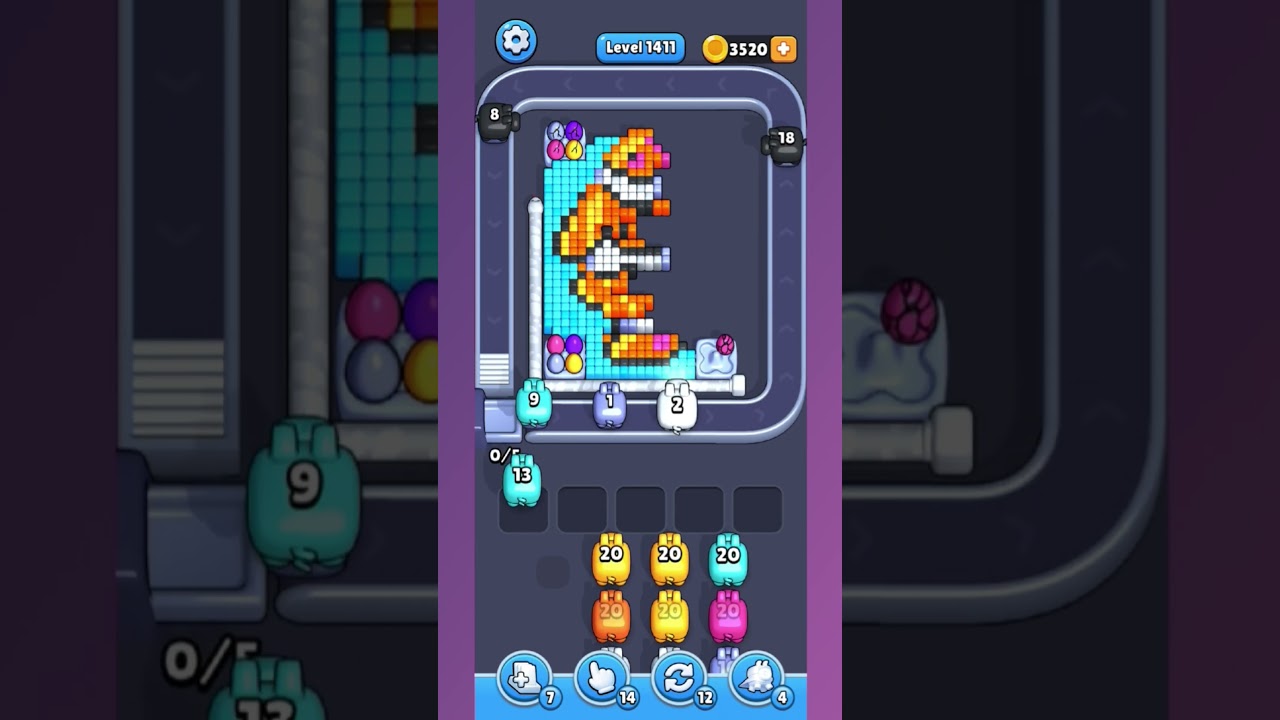Tap the pink swirl ball on the board
The height and width of the screenshot is (720, 1280).
tap(725, 344)
